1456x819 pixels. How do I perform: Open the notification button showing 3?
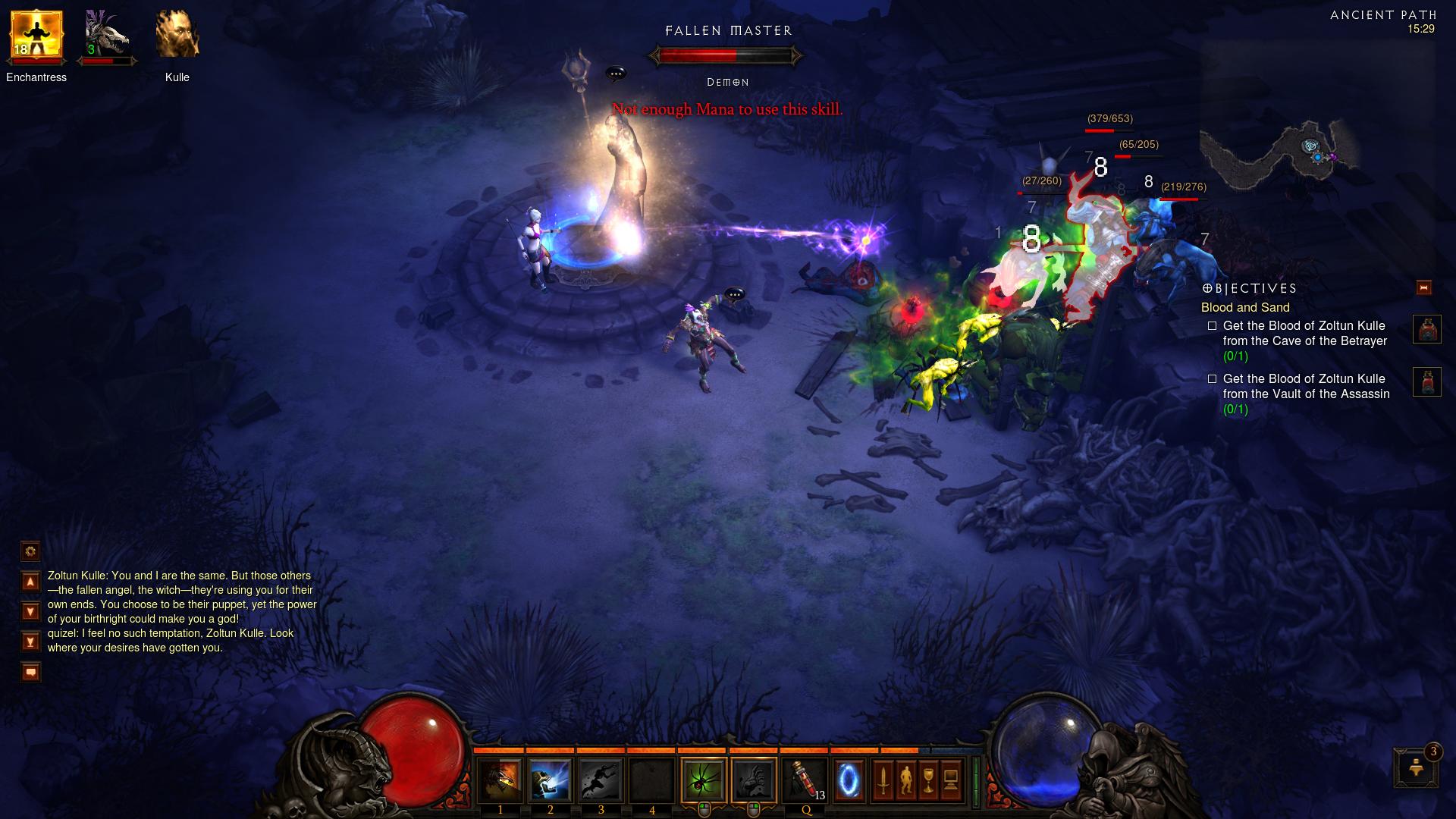(x=1416, y=768)
